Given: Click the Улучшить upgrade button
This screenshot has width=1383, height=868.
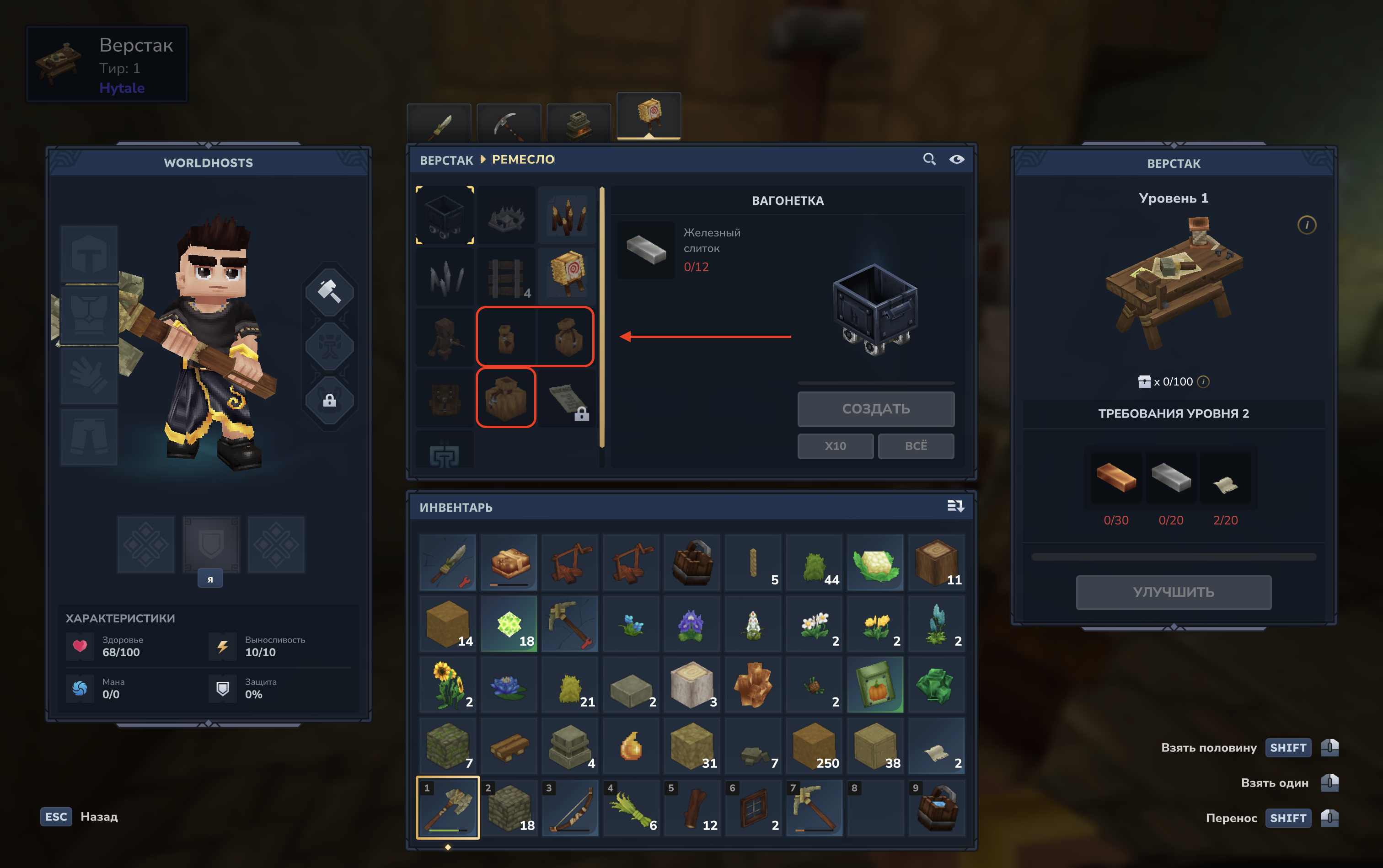Looking at the screenshot, I should [x=1173, y=592].
